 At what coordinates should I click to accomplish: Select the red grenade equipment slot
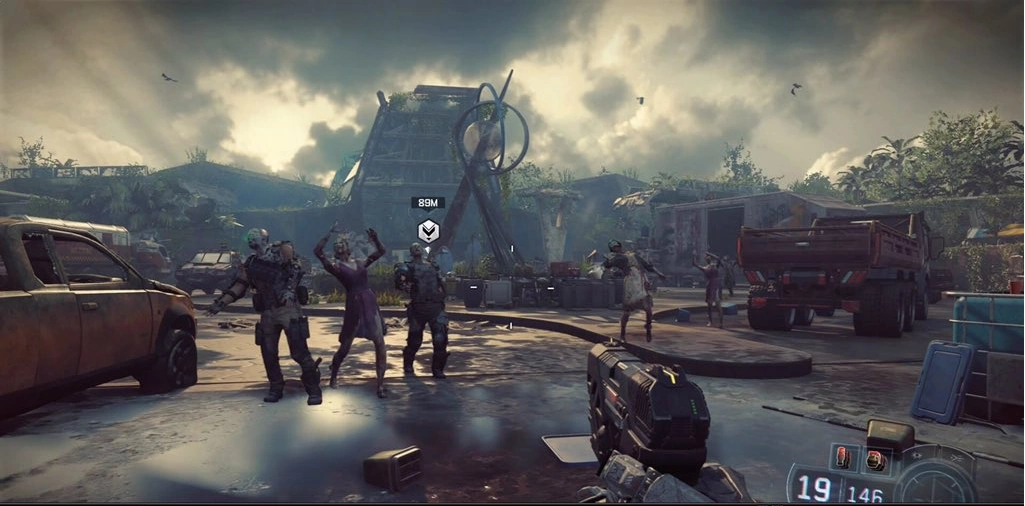842,458
